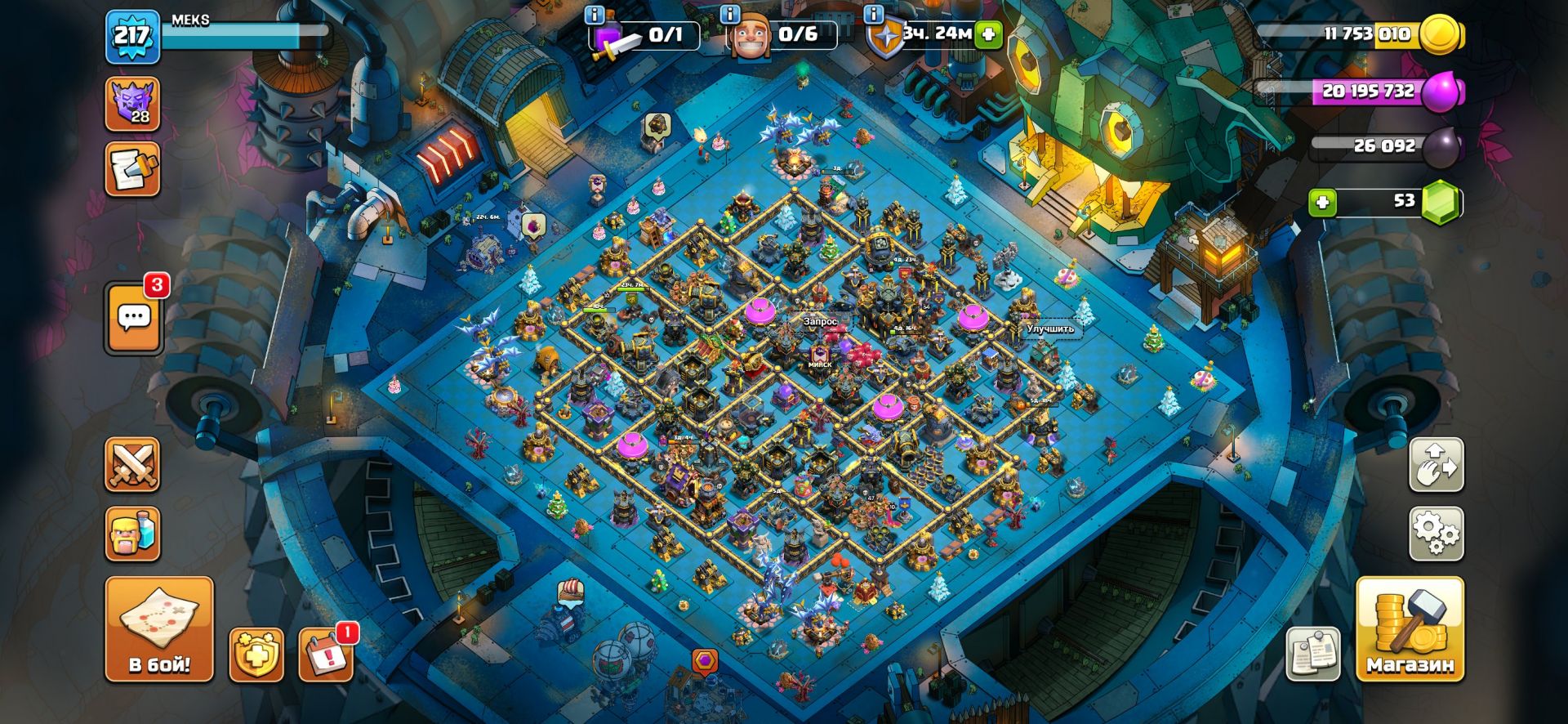Open the army barbarian and potion menu

click(x=132, y=534)
